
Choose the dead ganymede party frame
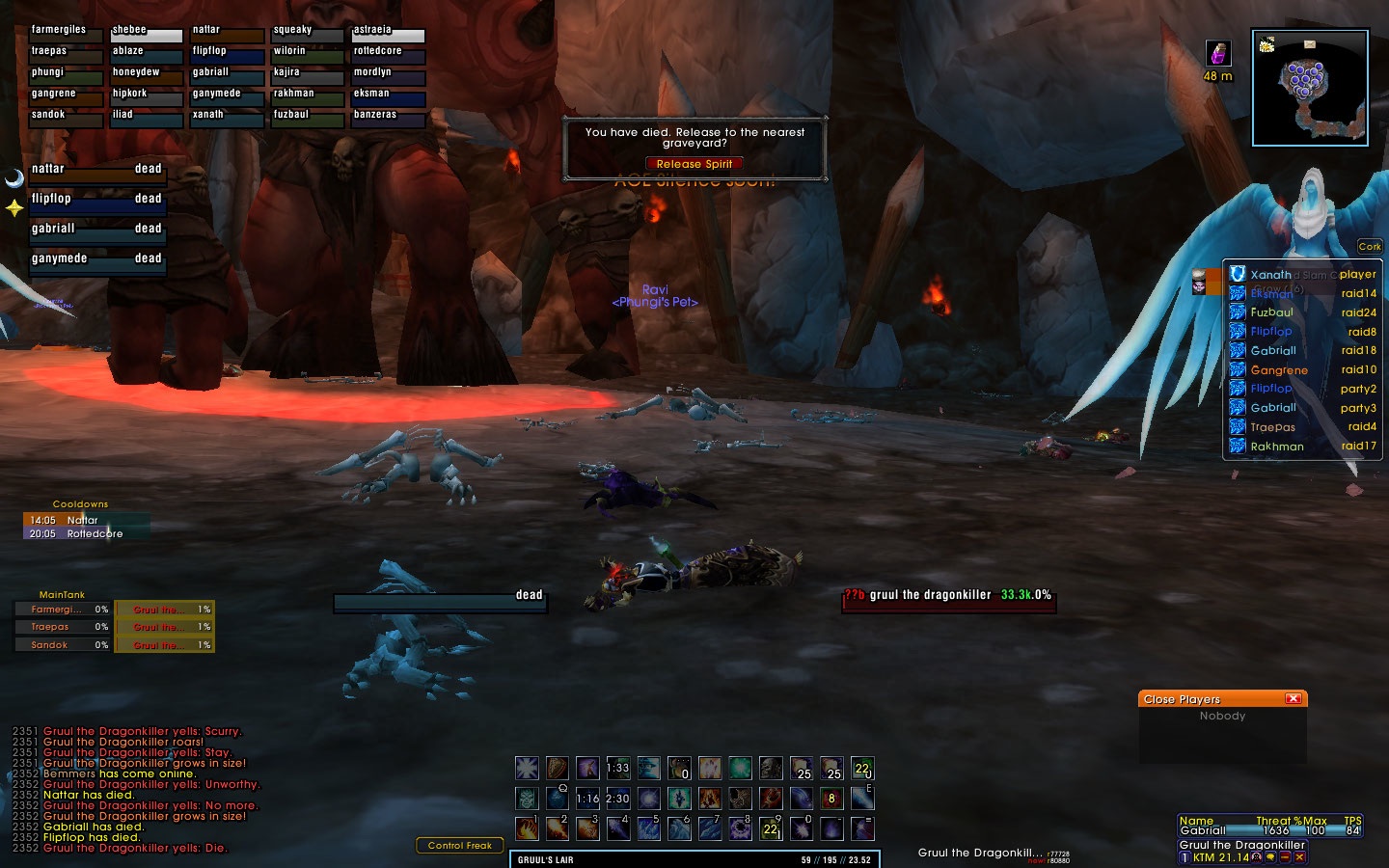tap(96, 260)
